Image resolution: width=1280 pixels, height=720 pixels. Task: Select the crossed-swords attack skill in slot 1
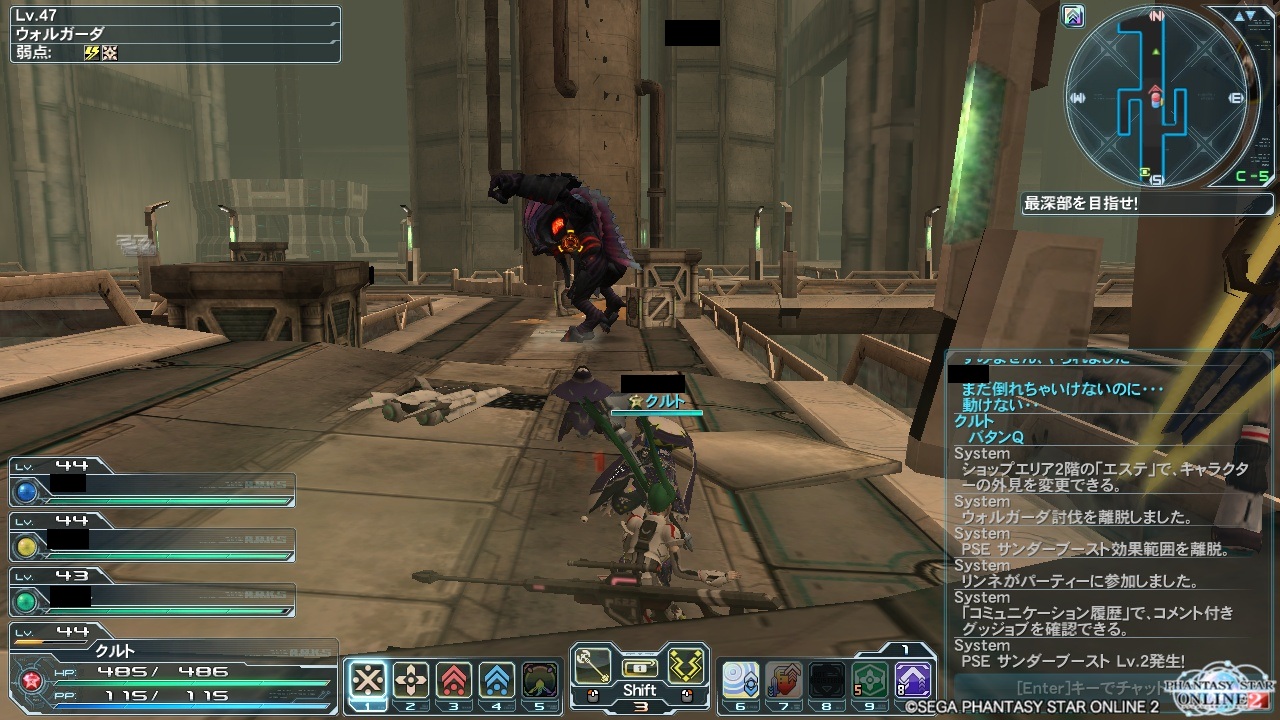tap(368, 680)
